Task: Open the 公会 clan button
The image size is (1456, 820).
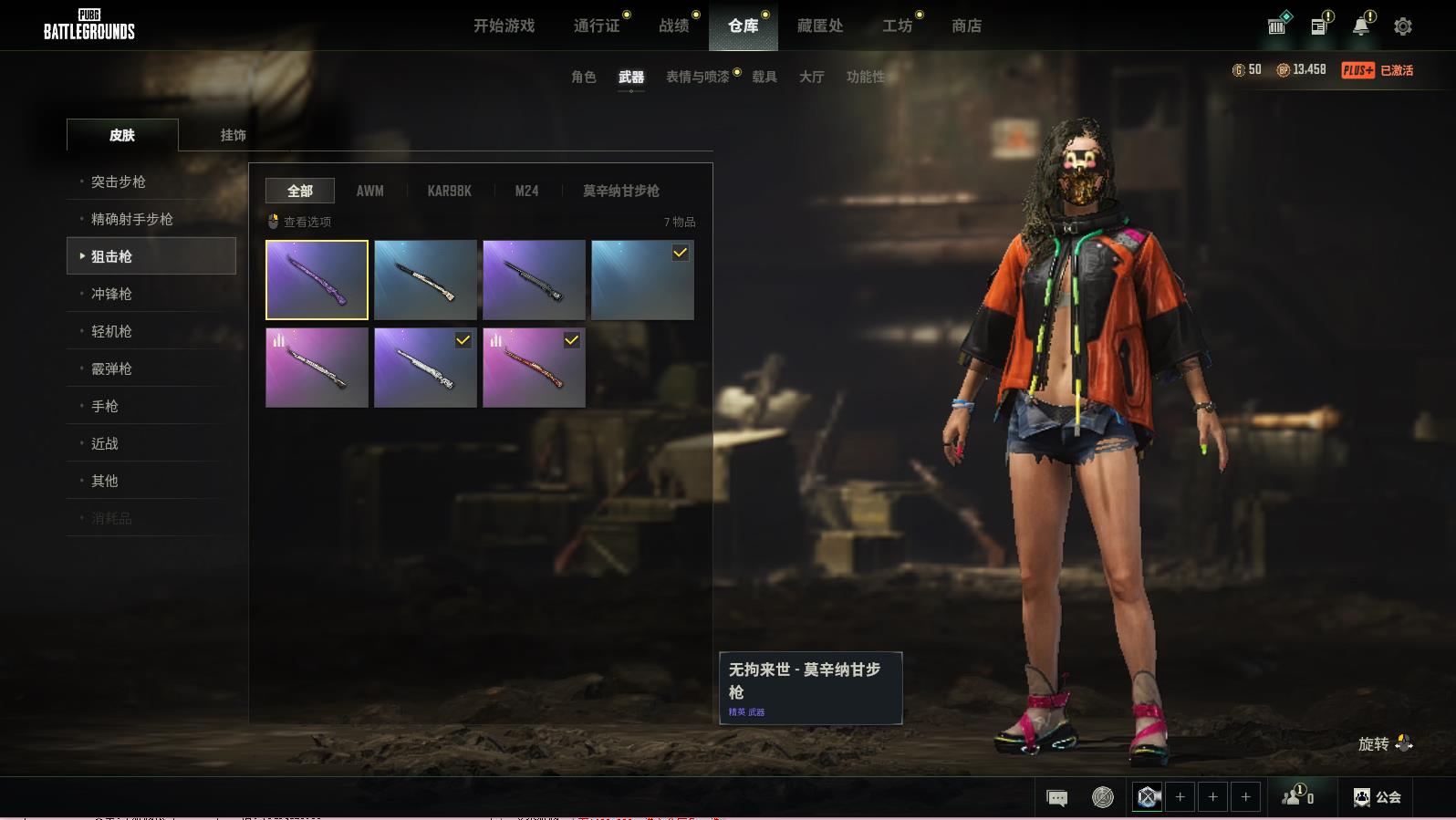Action: pyautogui.click(x=1377, y=797)
